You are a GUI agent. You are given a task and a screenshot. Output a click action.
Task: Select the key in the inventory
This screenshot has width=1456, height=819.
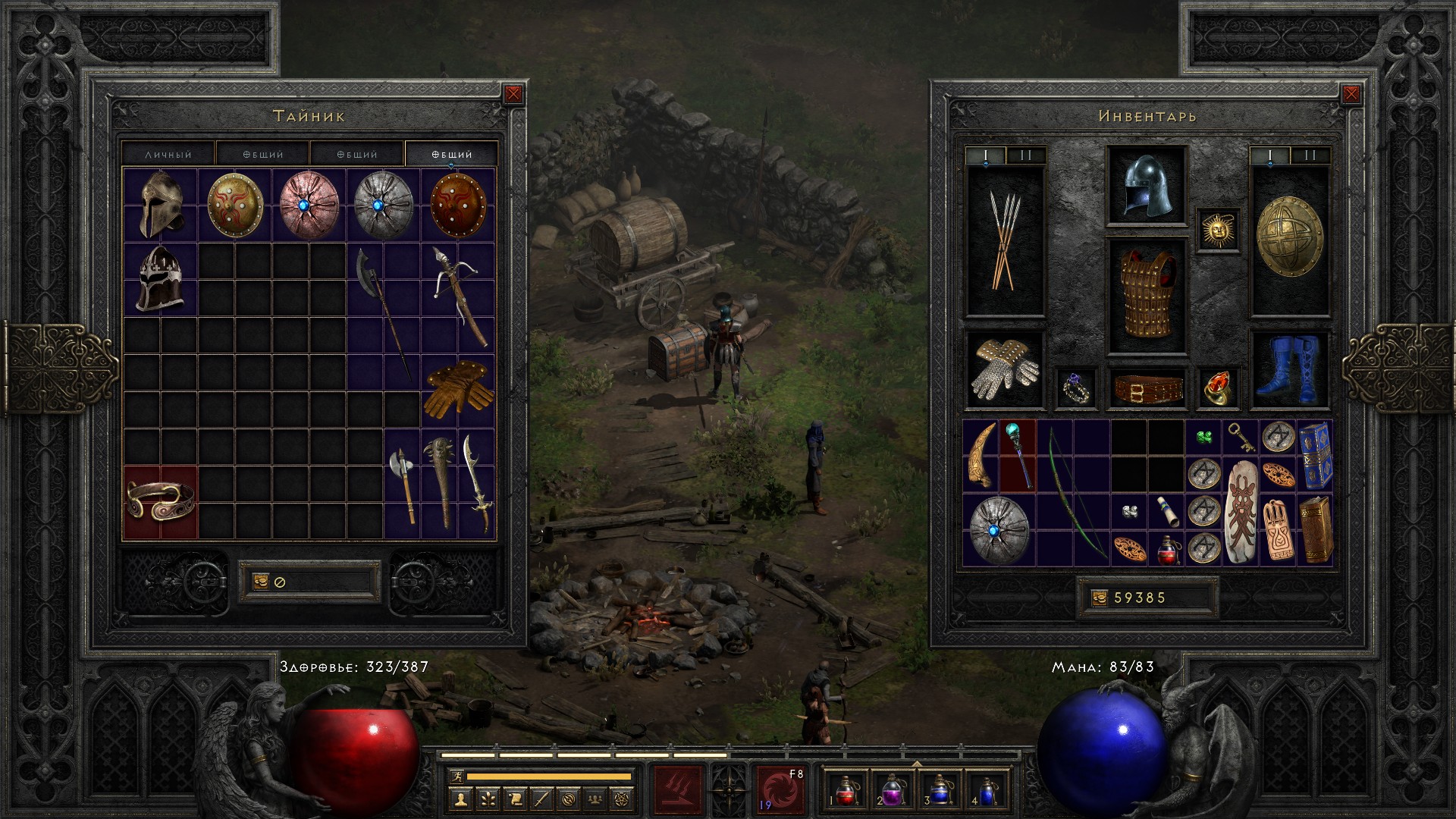point(1241,437)
